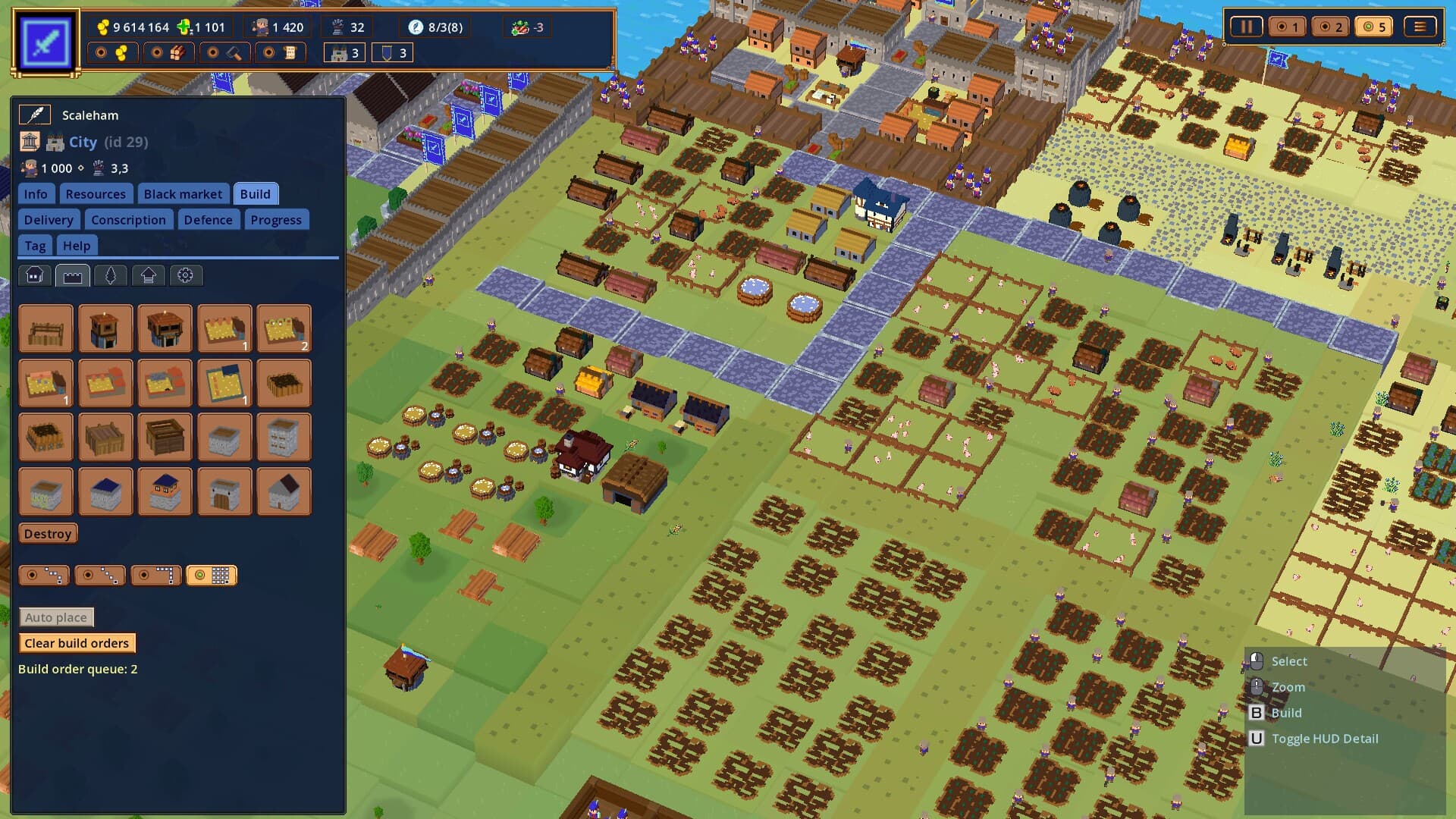This screenshot has width=1456, height=819.
Task: Click the Destroy button
Action: tap(47, 533)
